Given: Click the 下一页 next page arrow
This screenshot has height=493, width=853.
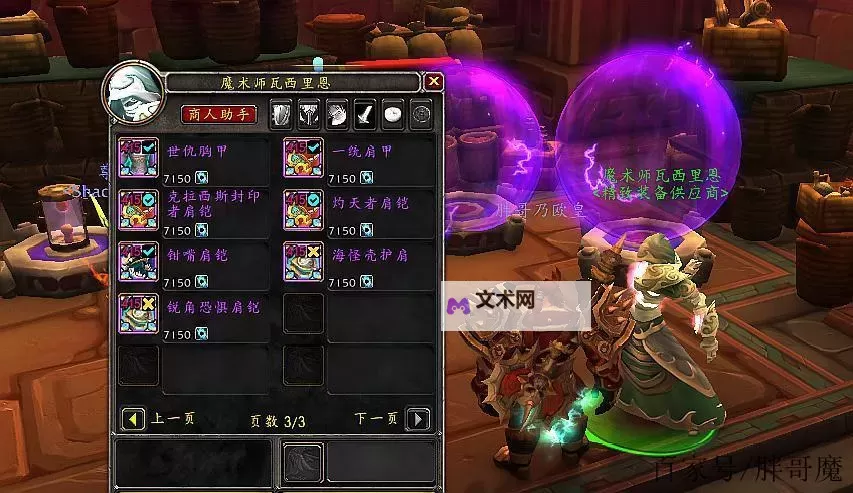Looking at the screenshot, I should pos(420,419).
